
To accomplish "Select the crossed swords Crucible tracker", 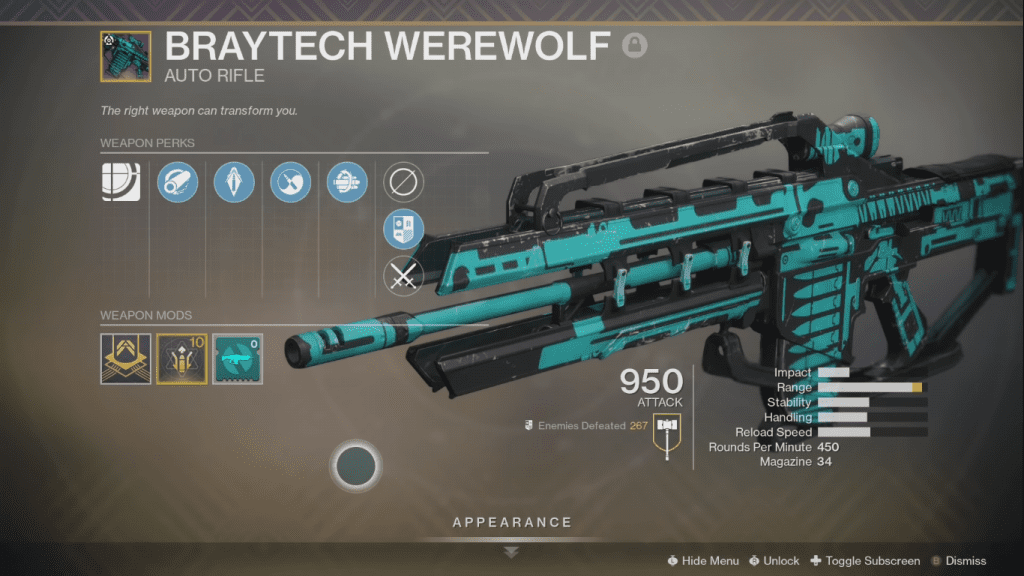I will click(403, 276).
